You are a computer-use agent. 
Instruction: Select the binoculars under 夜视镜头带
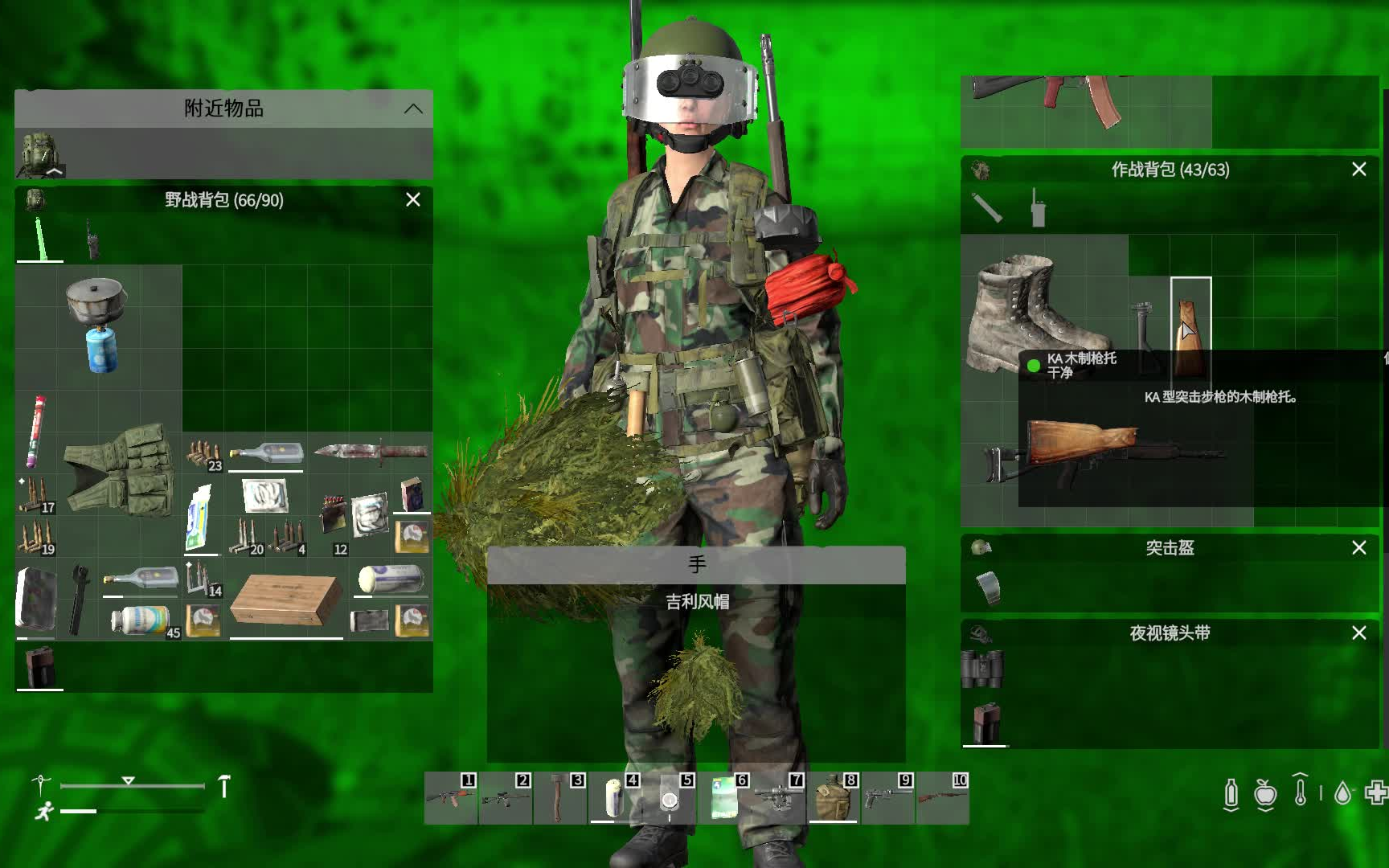tap(985, 667)
